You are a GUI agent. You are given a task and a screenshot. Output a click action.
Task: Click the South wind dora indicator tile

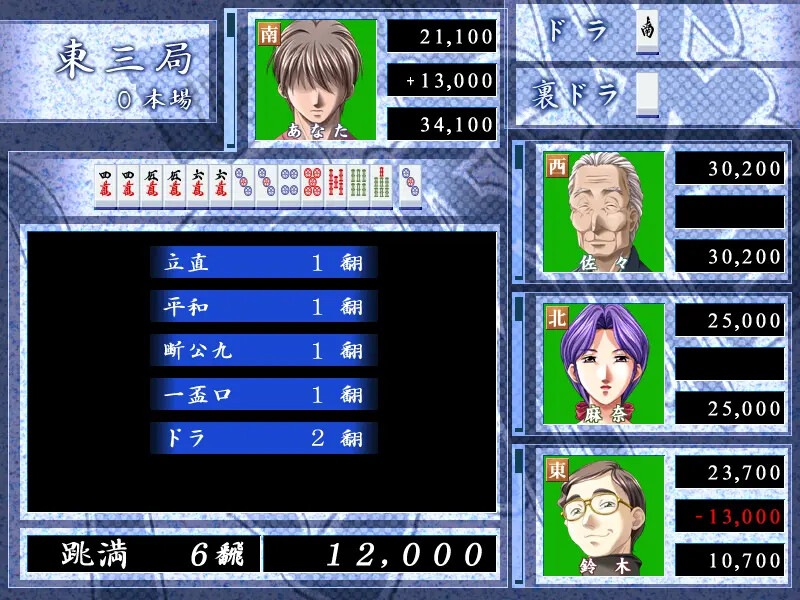(648, 31)
